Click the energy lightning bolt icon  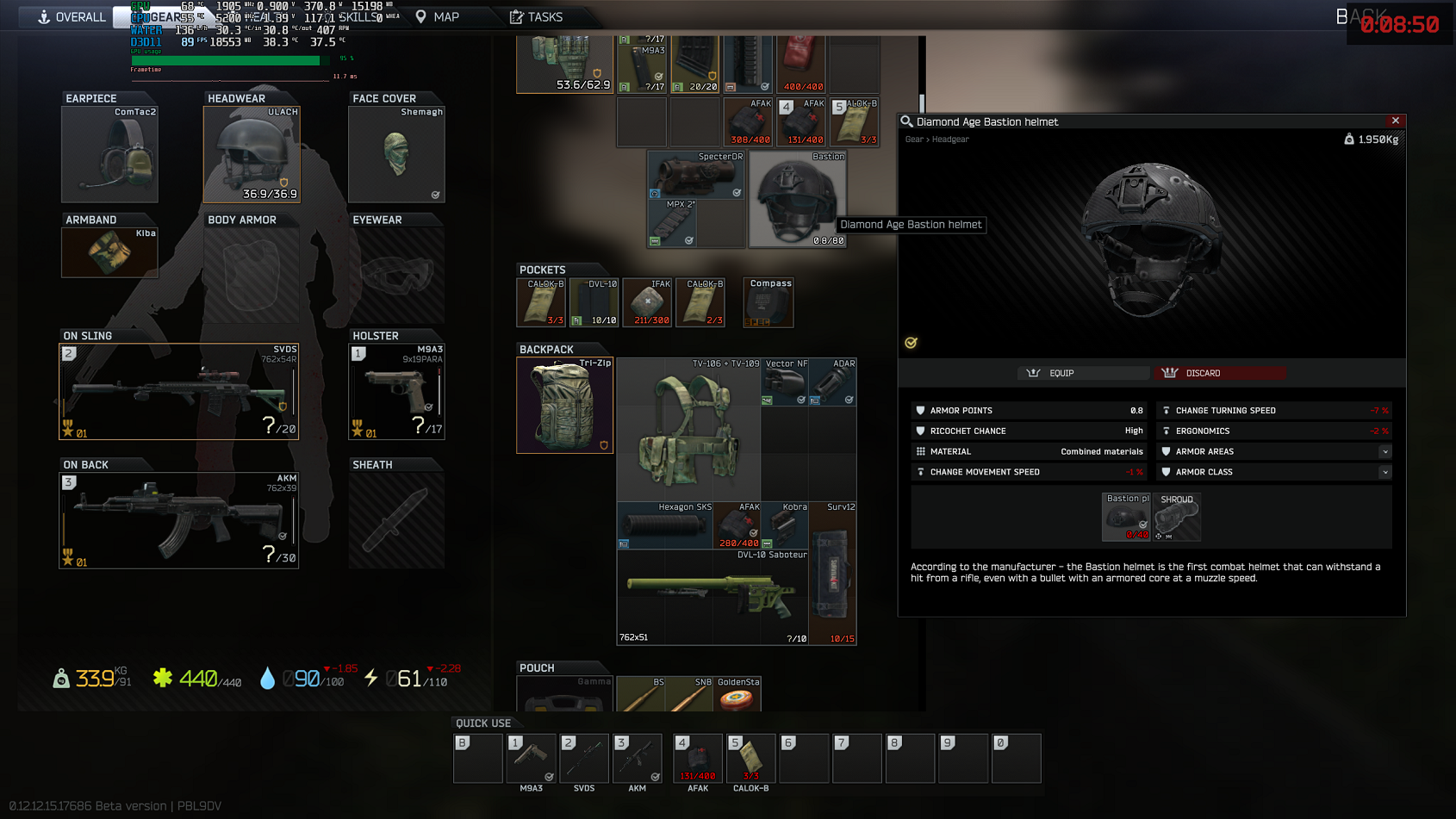pyautogui.click(x=370, y=679)
